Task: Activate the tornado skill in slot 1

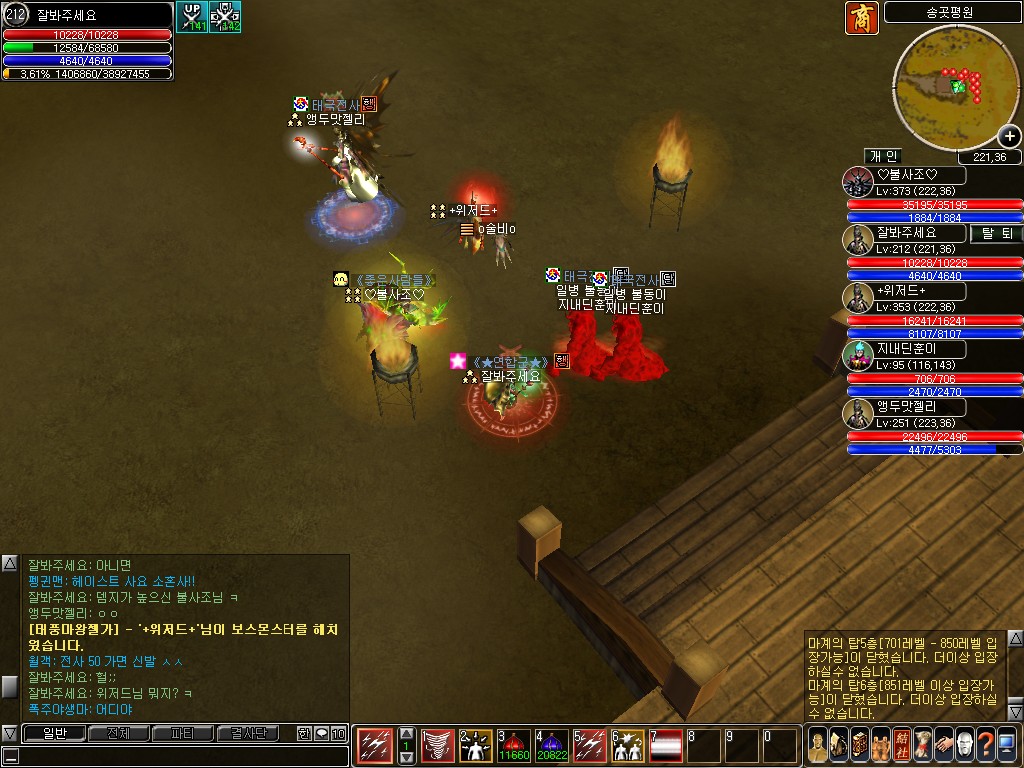Action: point(437,745)
